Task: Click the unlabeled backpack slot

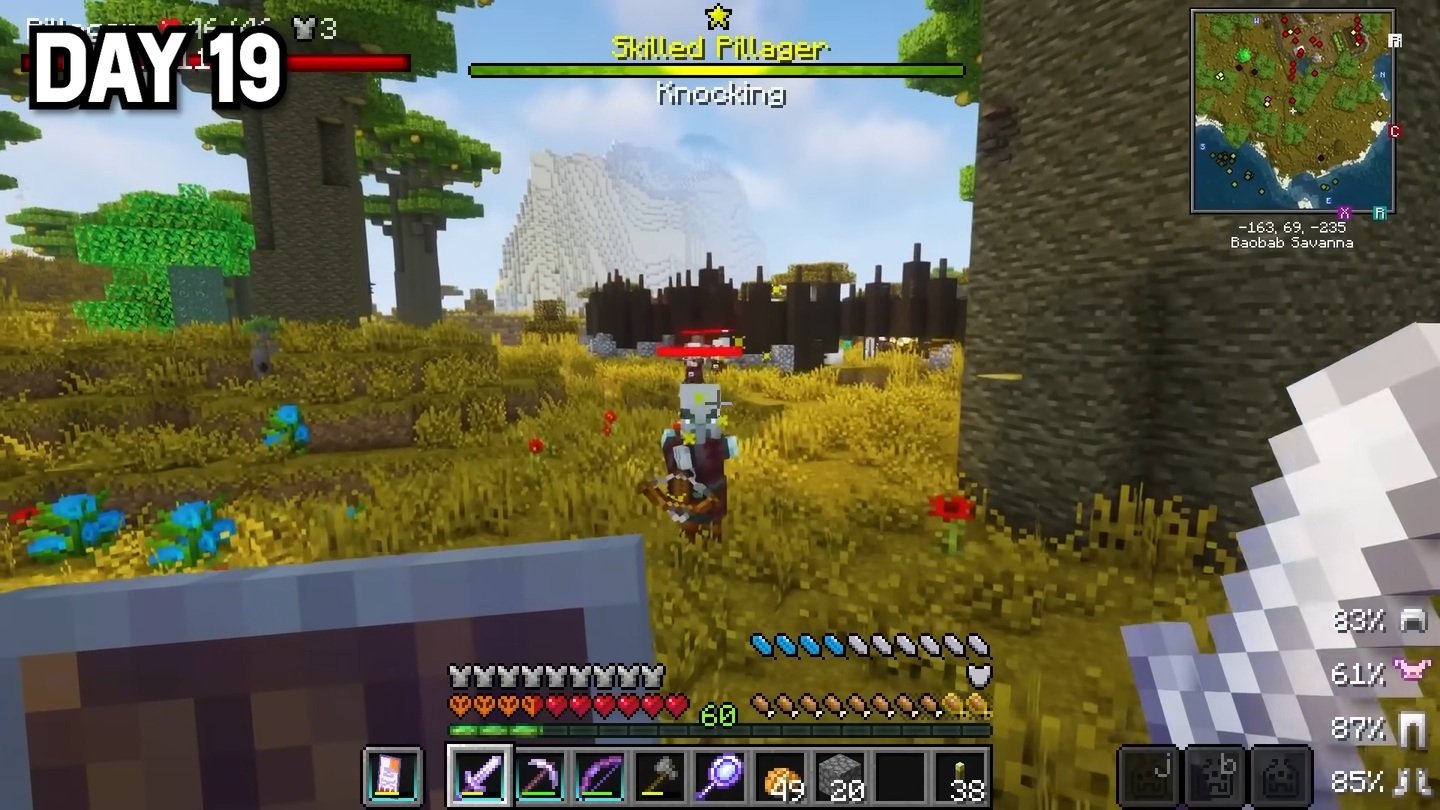Action: 1282,776
